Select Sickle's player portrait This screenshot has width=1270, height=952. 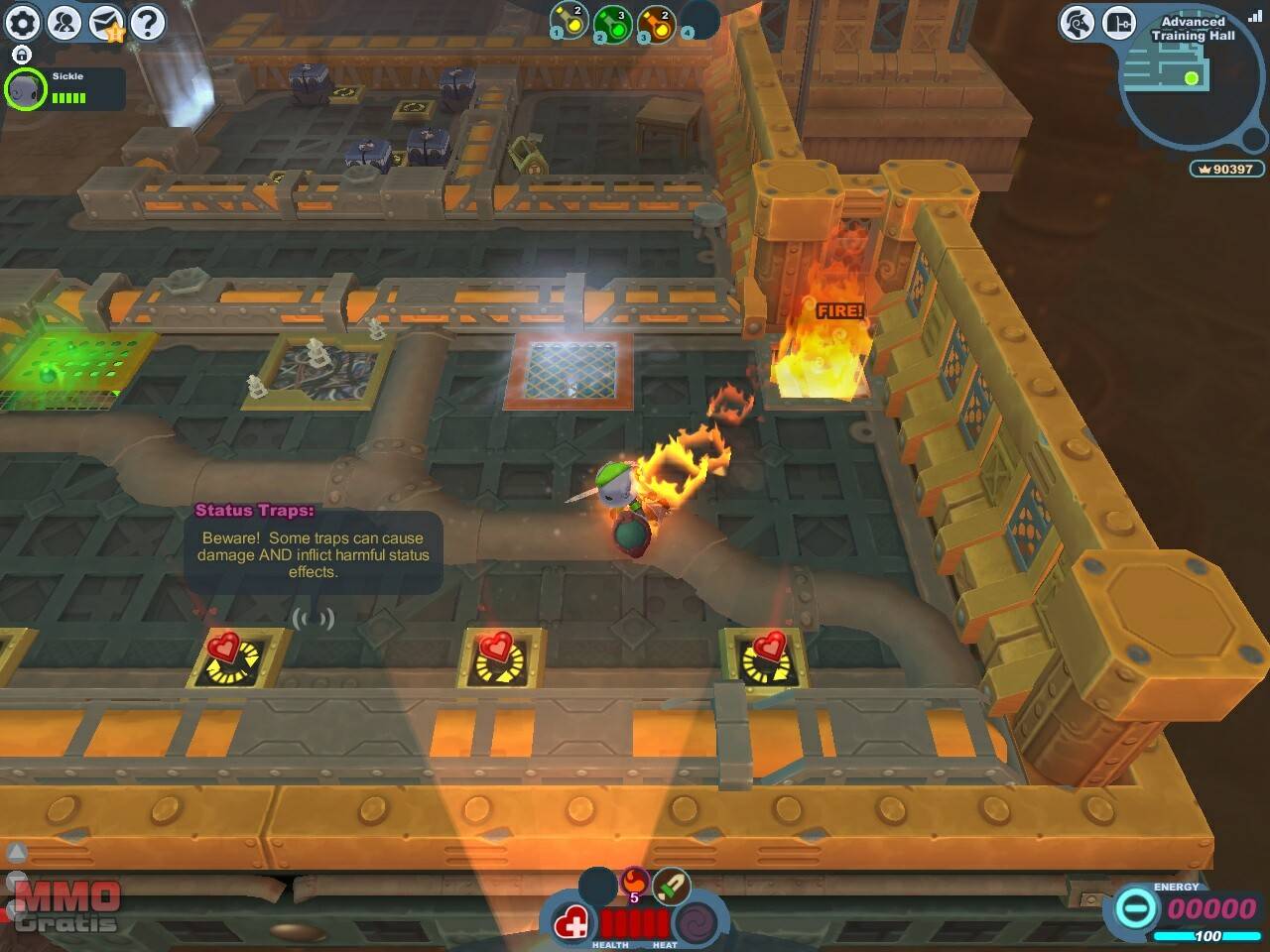pos(25,90)
